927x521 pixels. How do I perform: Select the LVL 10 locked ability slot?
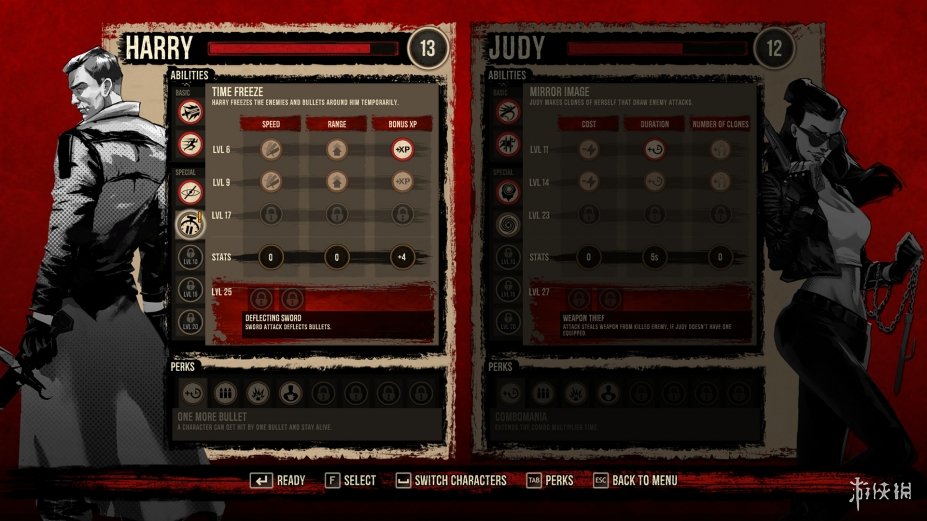pos(190,257)
